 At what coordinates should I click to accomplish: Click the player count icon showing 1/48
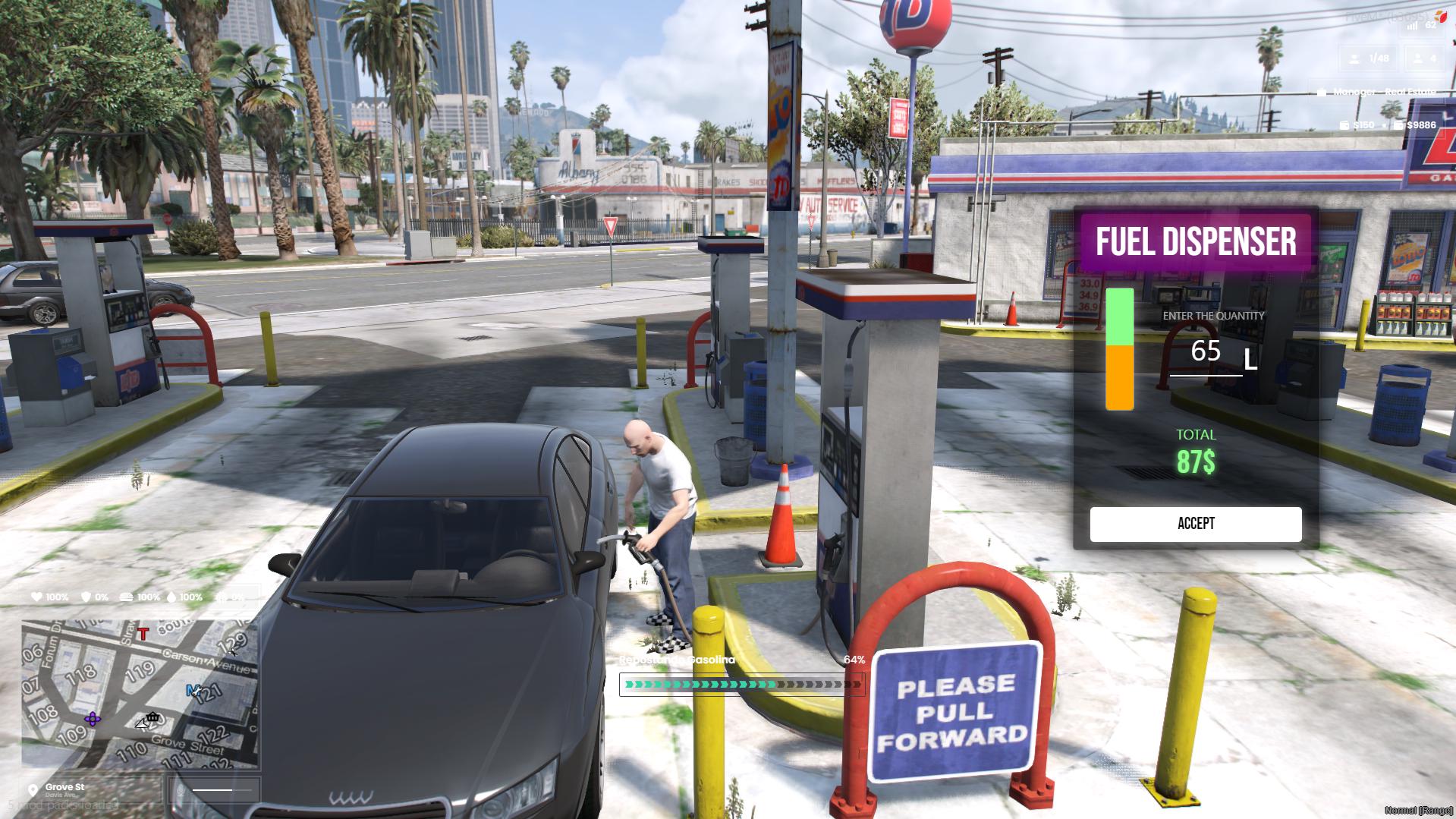point(1354,59)
